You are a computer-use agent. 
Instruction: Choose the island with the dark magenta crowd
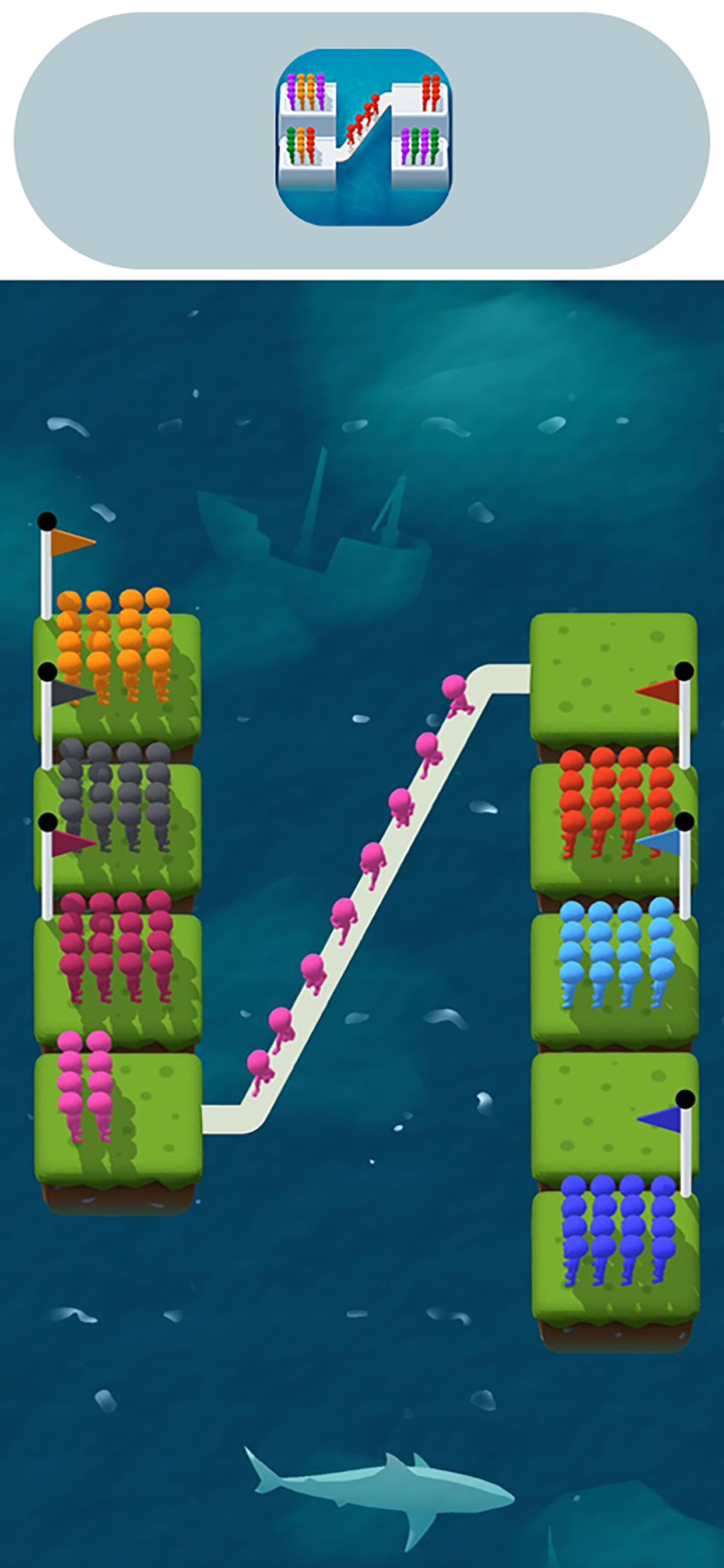[x=117, y=977]
